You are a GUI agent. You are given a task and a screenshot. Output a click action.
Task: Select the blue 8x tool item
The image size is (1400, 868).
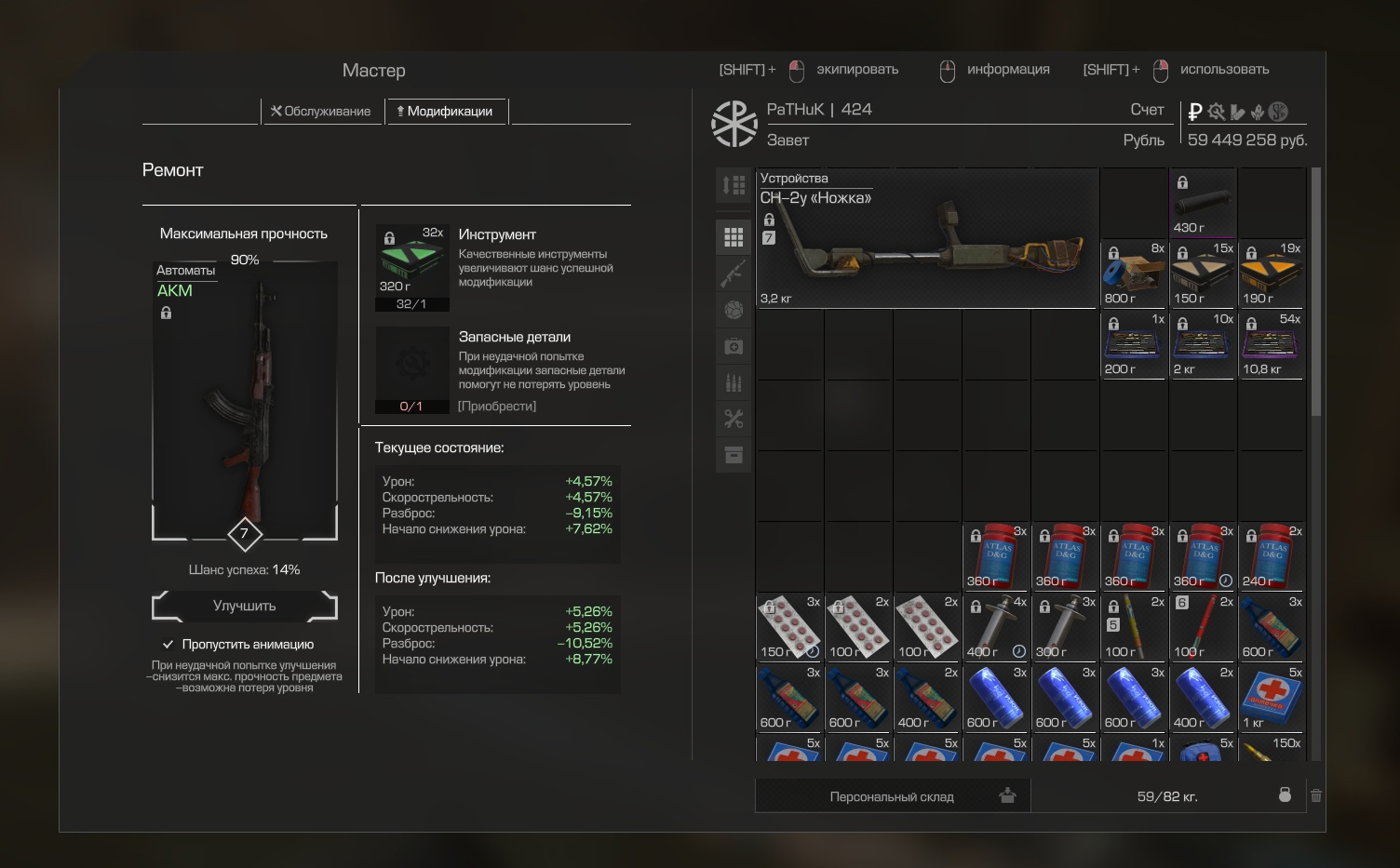[x=1134, y=274]
